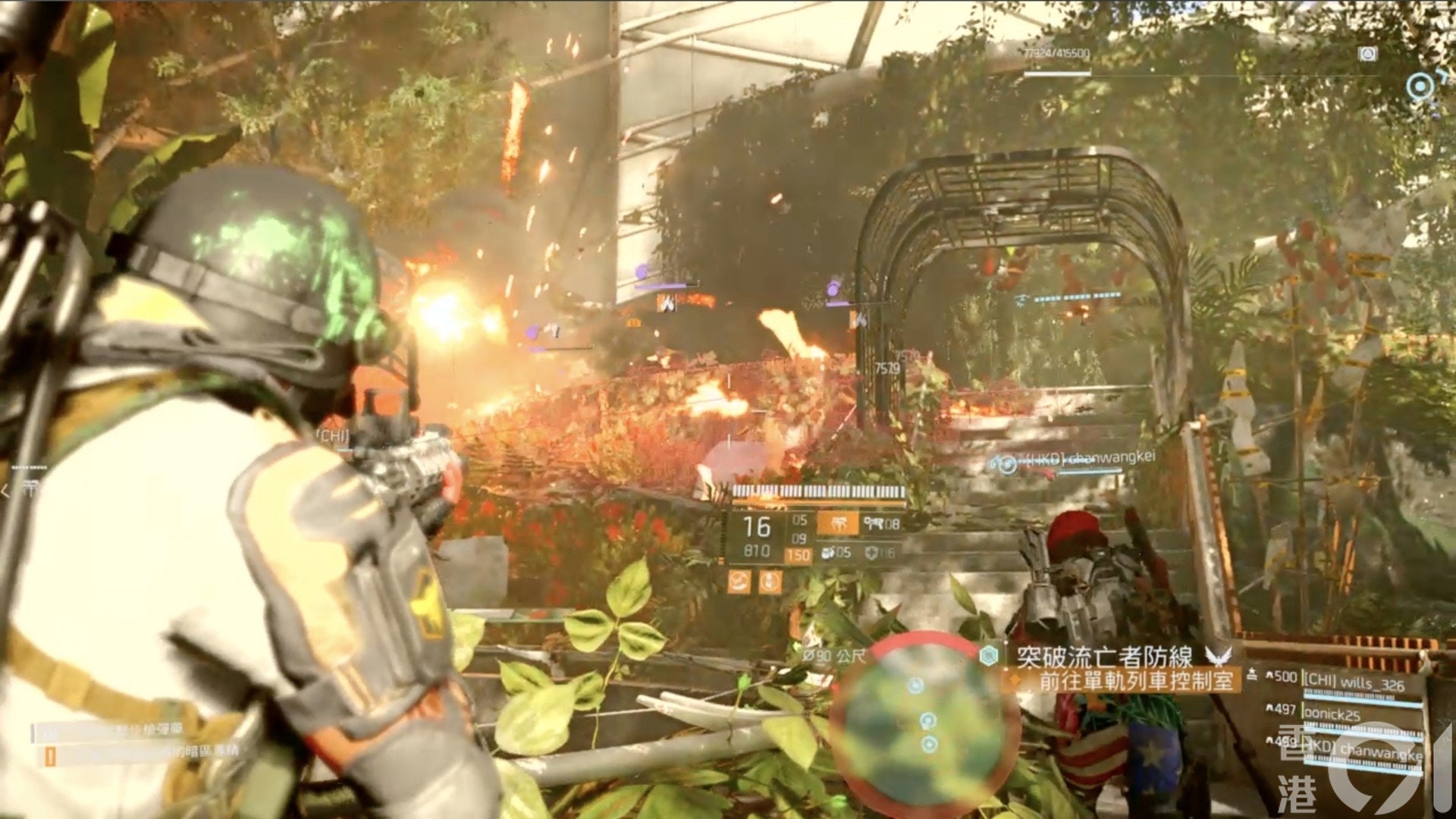Click the blue circular waypoint marker
The width and height of the screenshot is (1456, 819).
(1419, 87)
